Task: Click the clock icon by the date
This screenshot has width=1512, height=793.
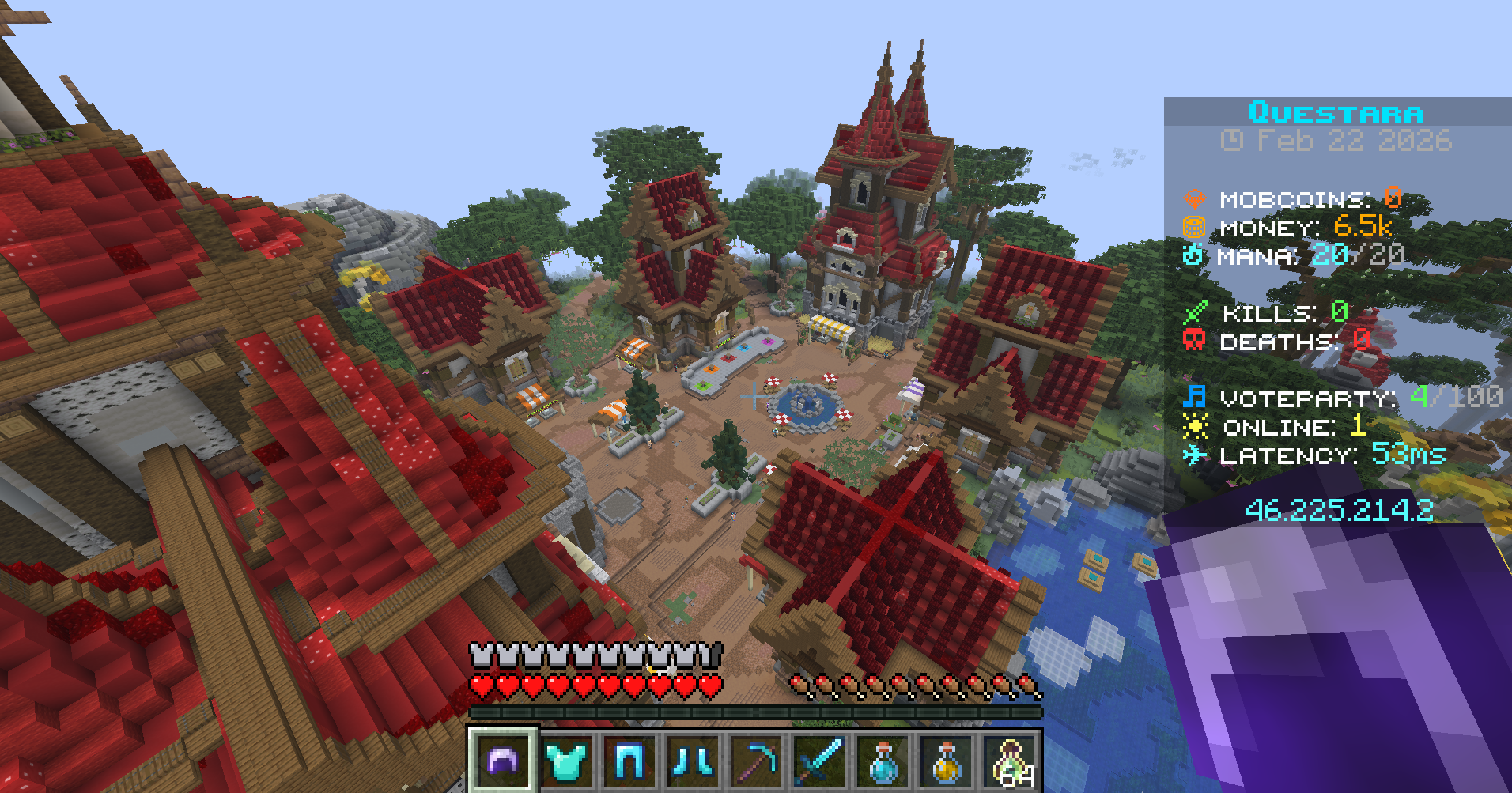Action: (x=1232, y=142)
